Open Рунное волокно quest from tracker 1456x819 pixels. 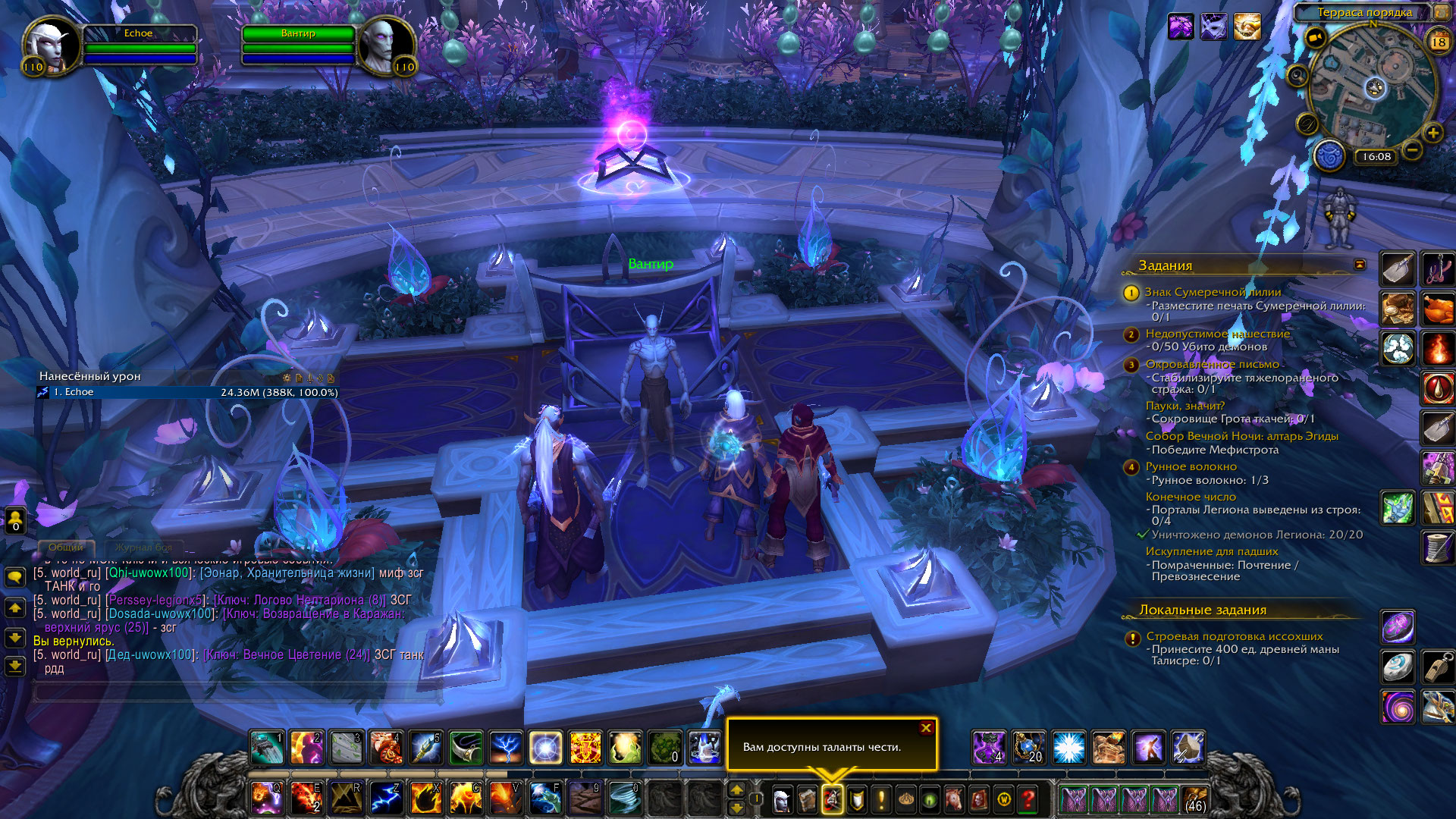1191,466
